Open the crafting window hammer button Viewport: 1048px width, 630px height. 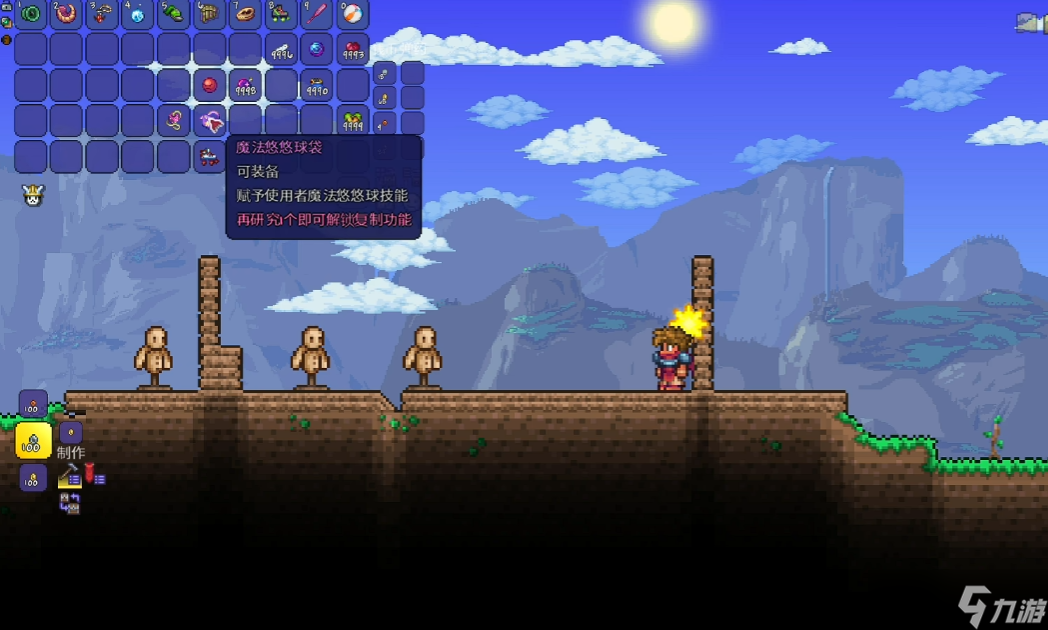pos(69,478)
